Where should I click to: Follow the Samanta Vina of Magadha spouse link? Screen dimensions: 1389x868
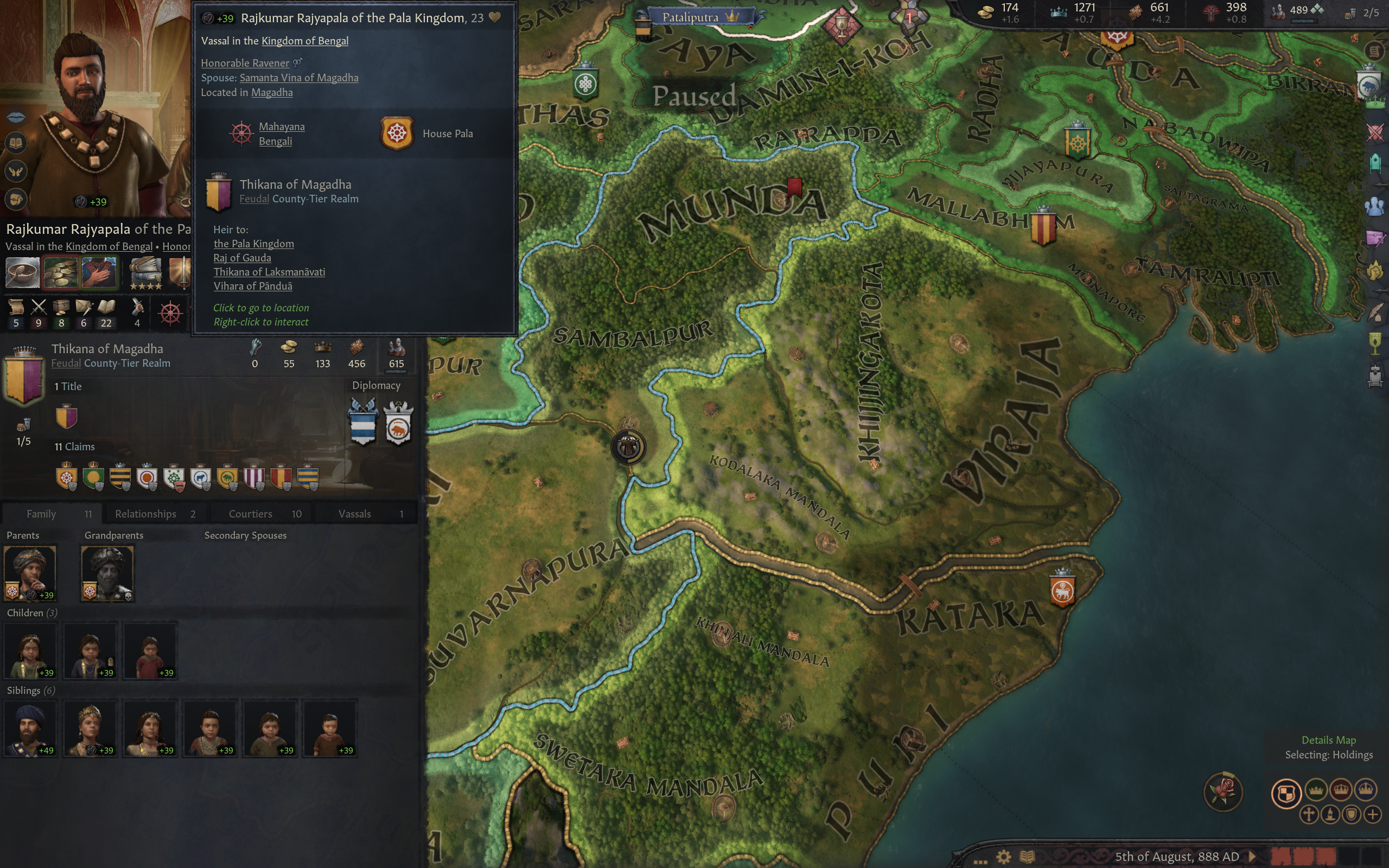(298, 78)
